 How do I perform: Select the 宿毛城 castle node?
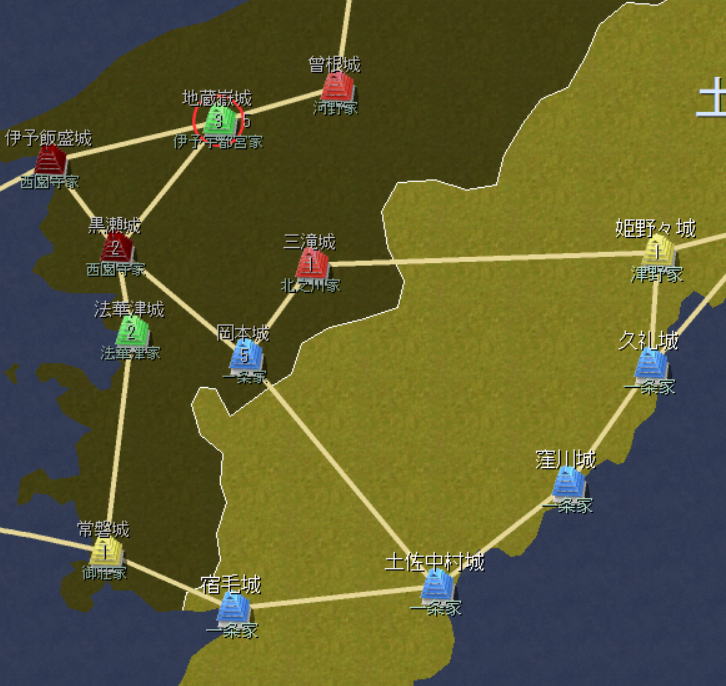(x=233, y=607)
